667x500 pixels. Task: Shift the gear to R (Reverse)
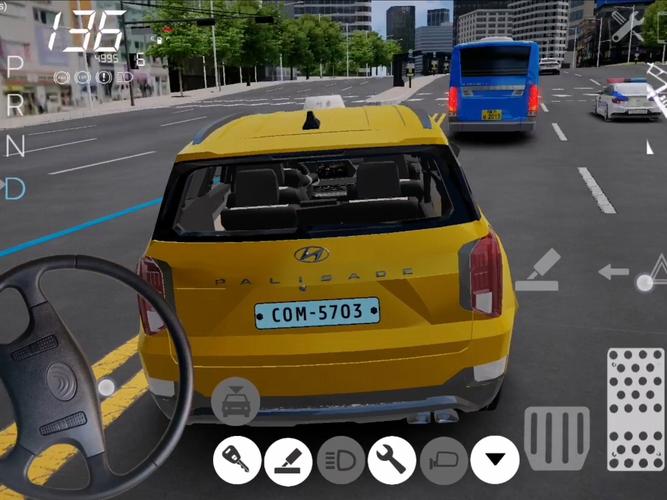coord(14,105)
